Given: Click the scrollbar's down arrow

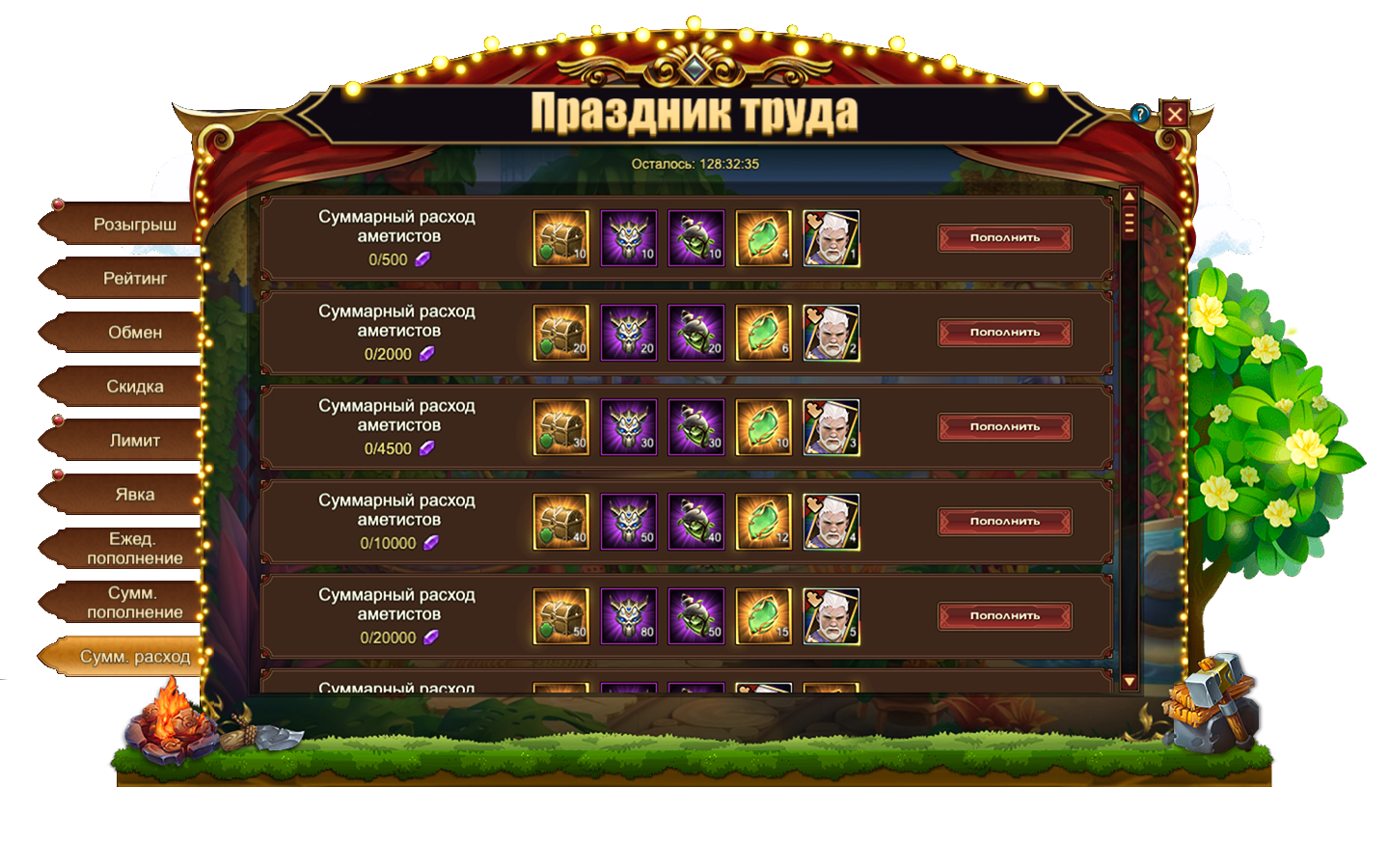Looking at the screenshot, I should coord(1130,682).
